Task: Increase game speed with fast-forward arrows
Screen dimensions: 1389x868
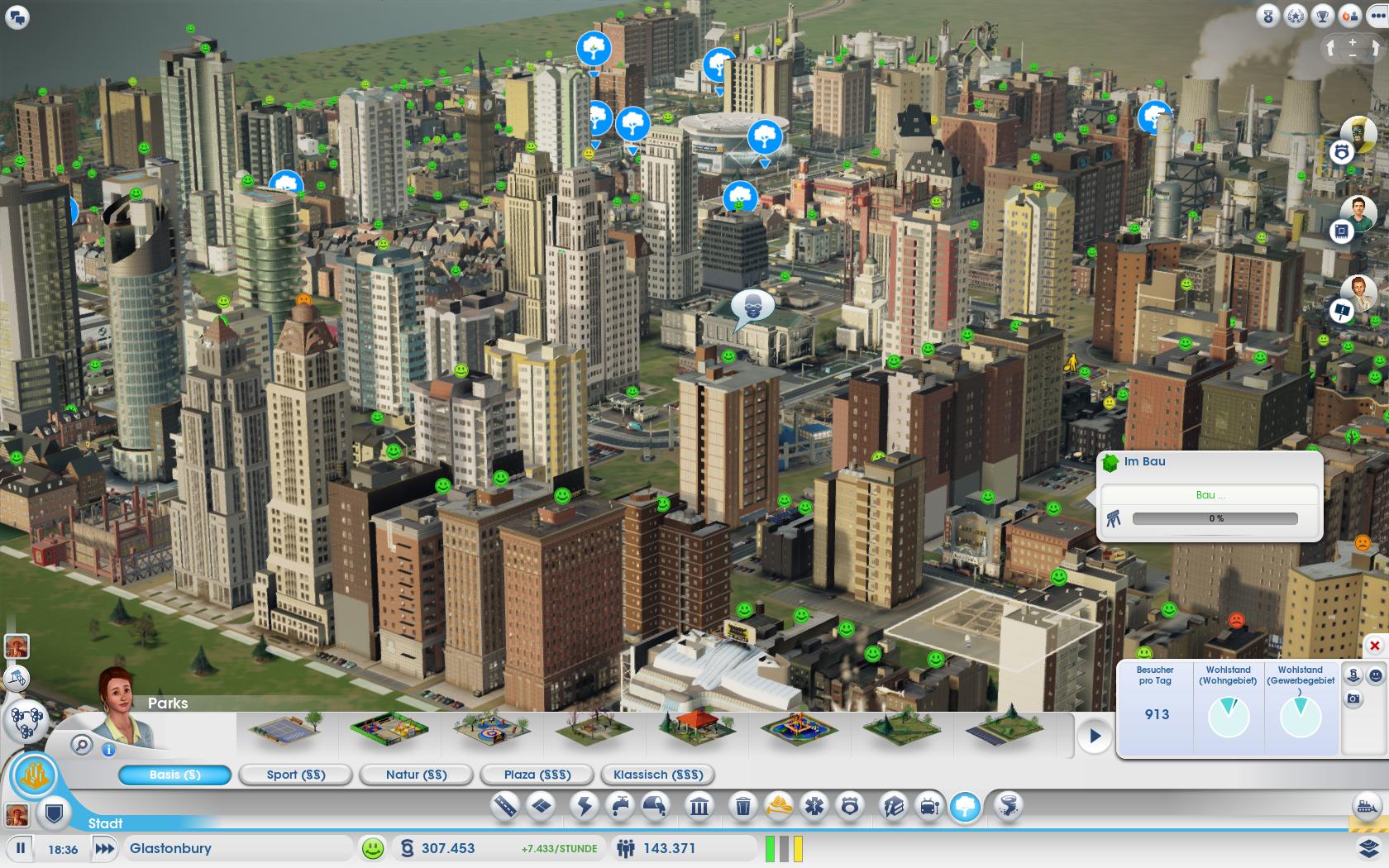Action: click(104, 848)
